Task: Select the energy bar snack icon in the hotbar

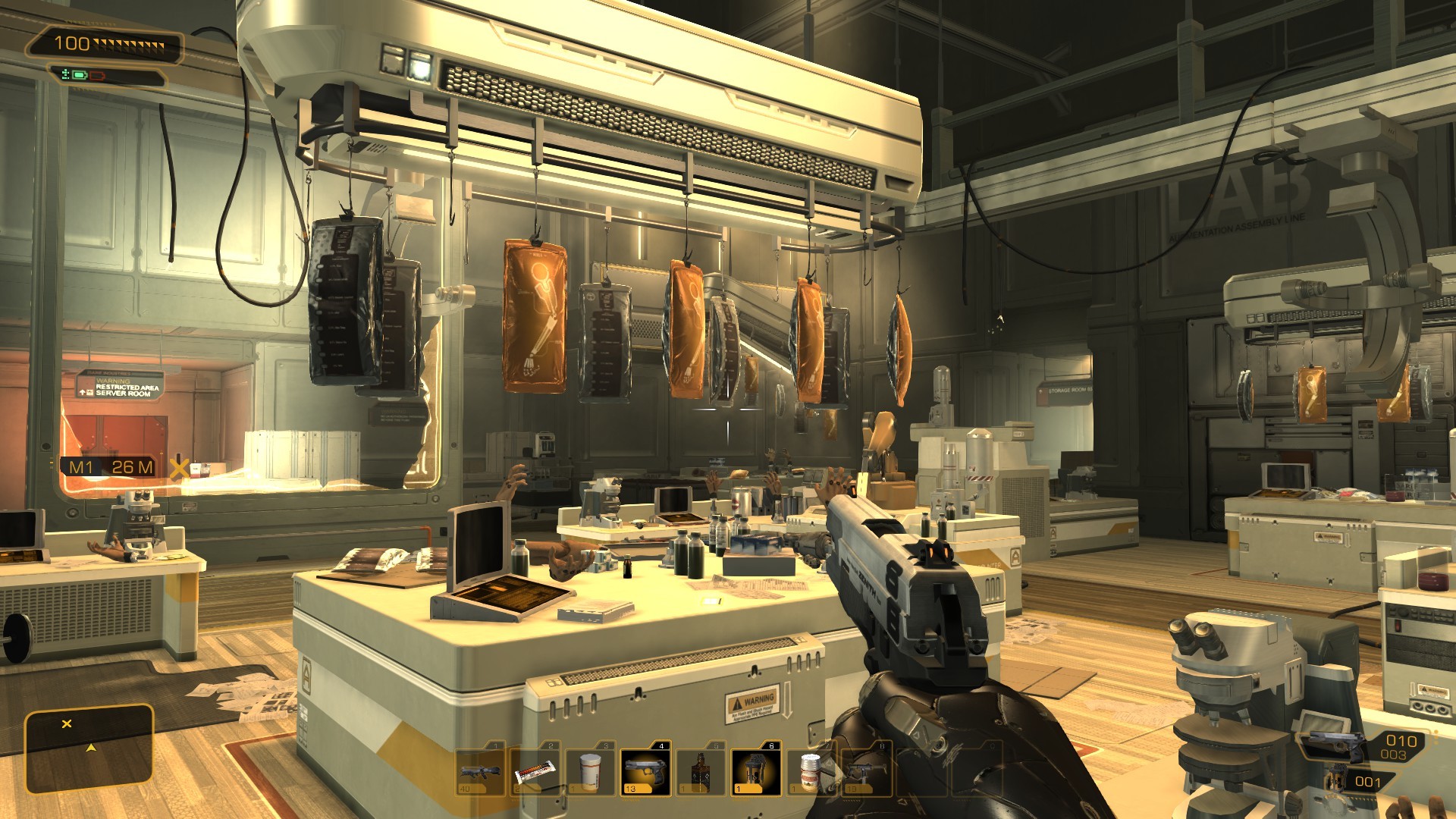Action: pos(535,772)
